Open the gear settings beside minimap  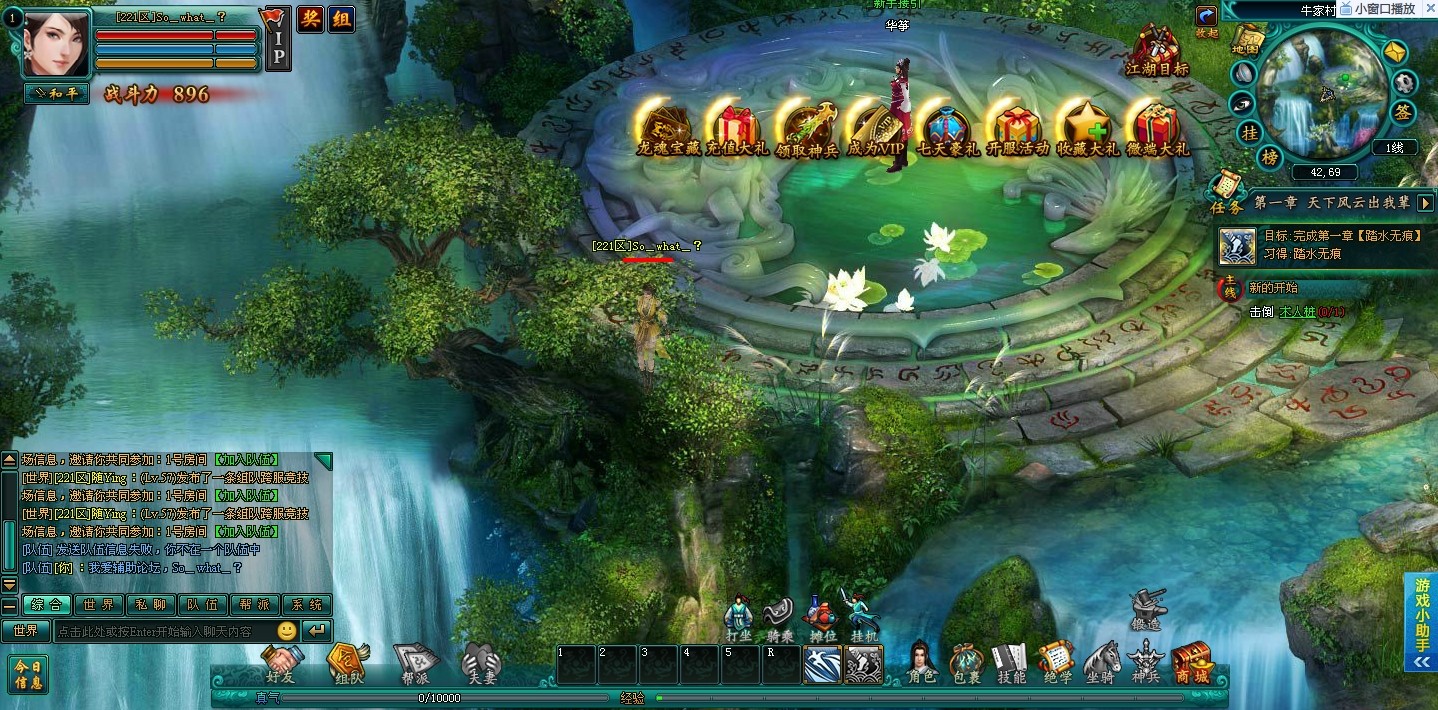[1405, 82]
